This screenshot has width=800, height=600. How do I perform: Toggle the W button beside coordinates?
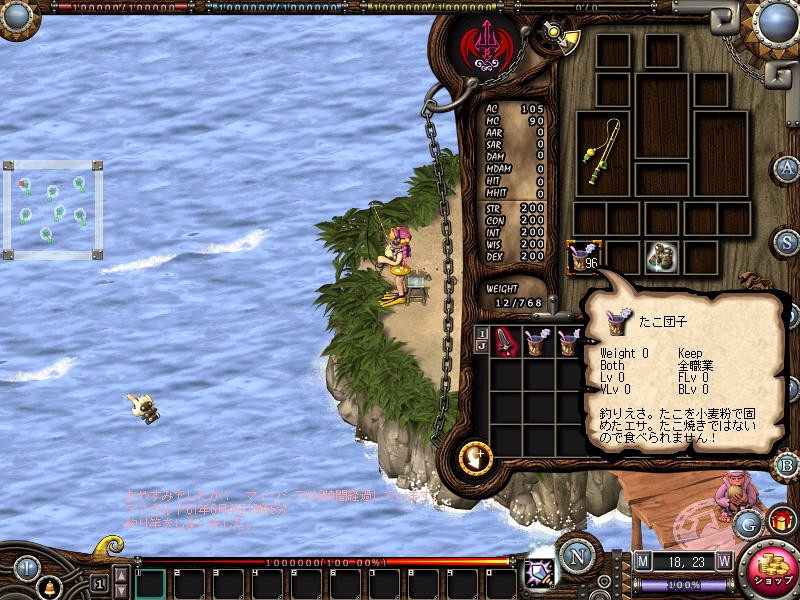tap(723, 562)
